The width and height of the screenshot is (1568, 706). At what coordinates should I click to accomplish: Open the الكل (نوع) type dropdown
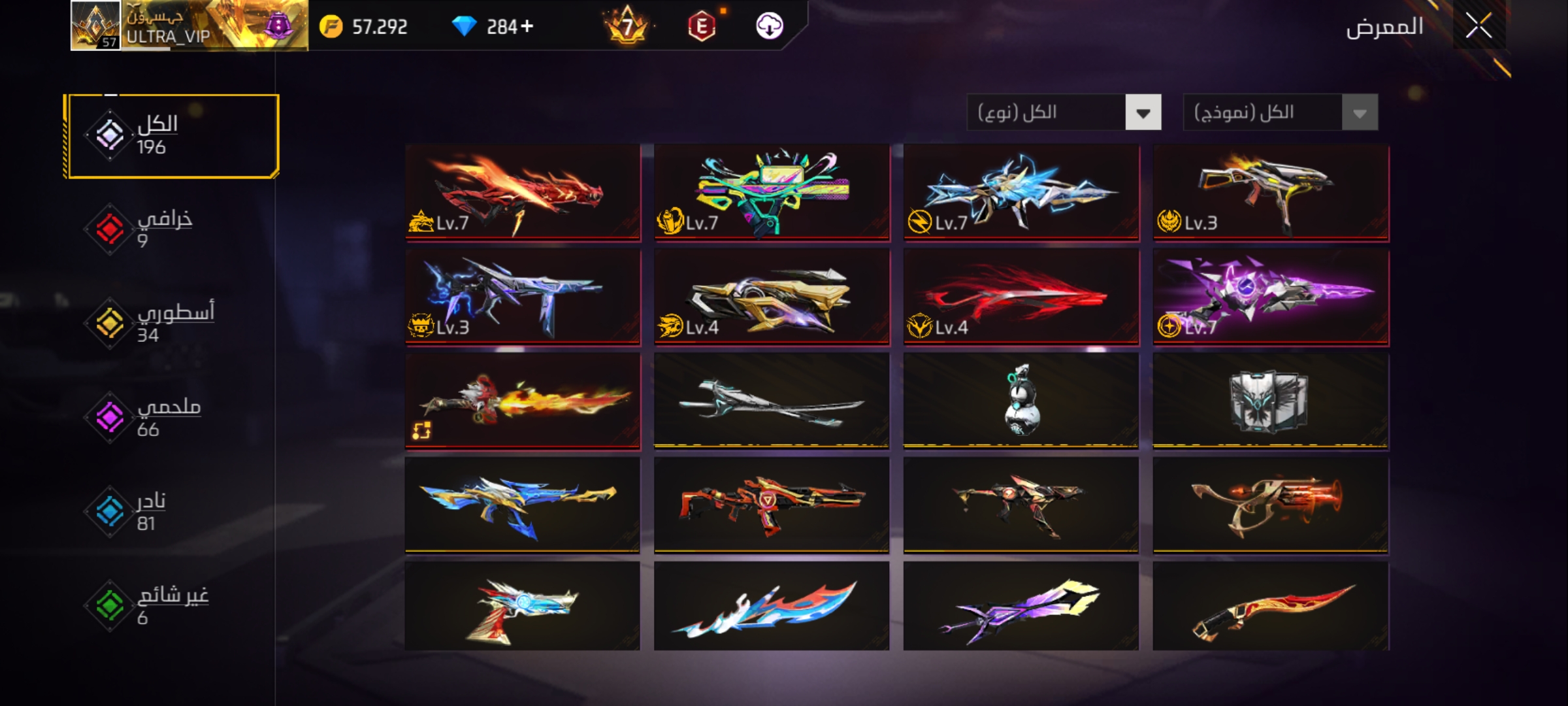(1064, 112)
